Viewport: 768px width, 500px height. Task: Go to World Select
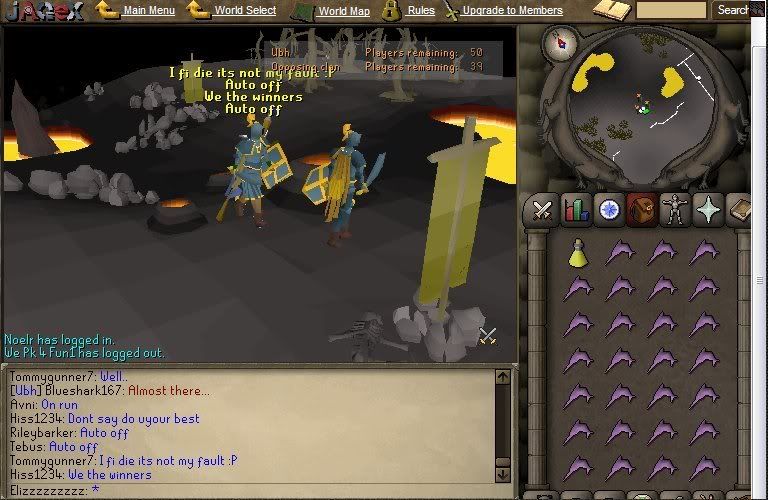[245, 11]
